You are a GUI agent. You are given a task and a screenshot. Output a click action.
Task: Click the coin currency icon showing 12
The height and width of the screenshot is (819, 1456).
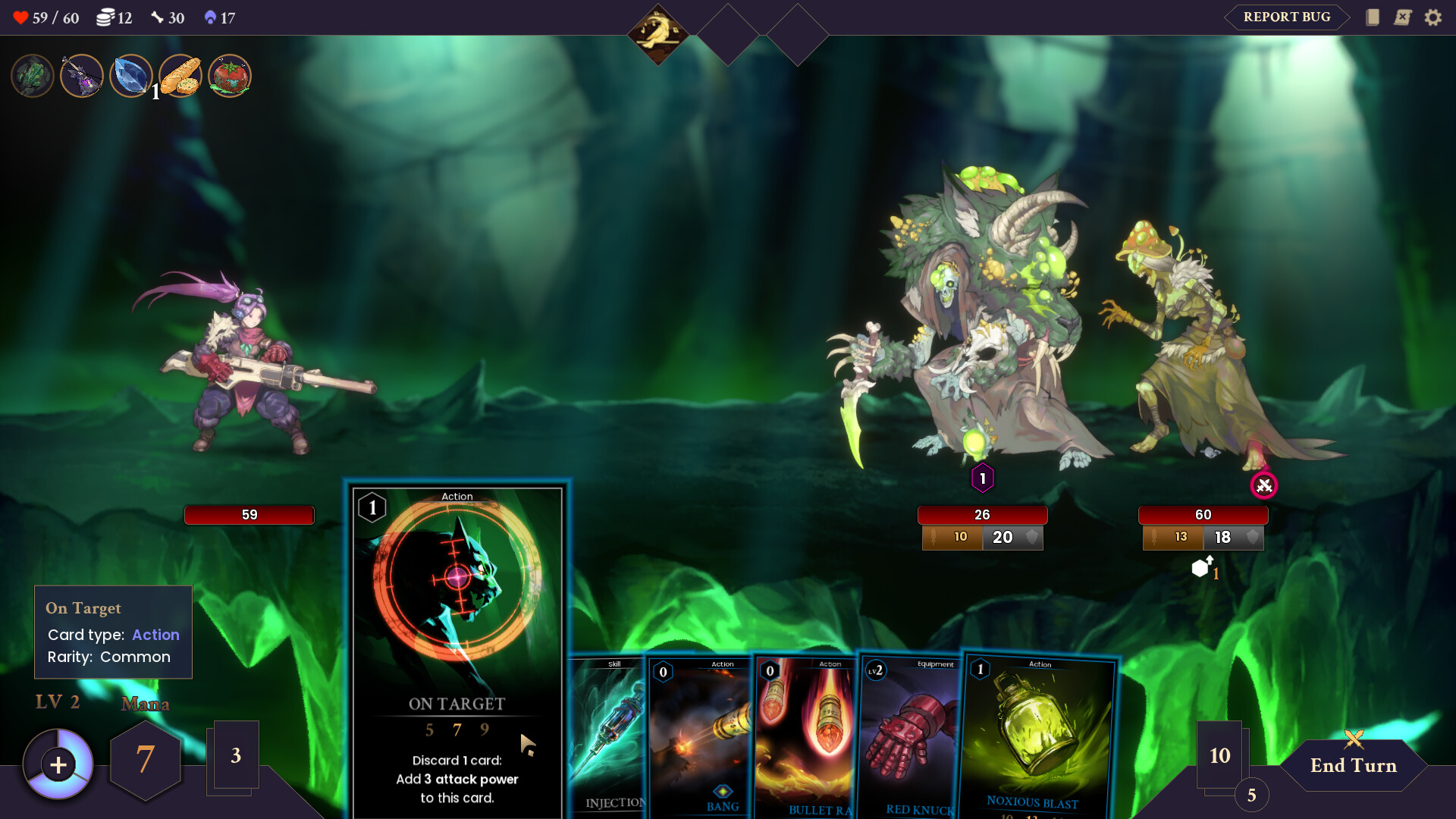pos(107,17)
